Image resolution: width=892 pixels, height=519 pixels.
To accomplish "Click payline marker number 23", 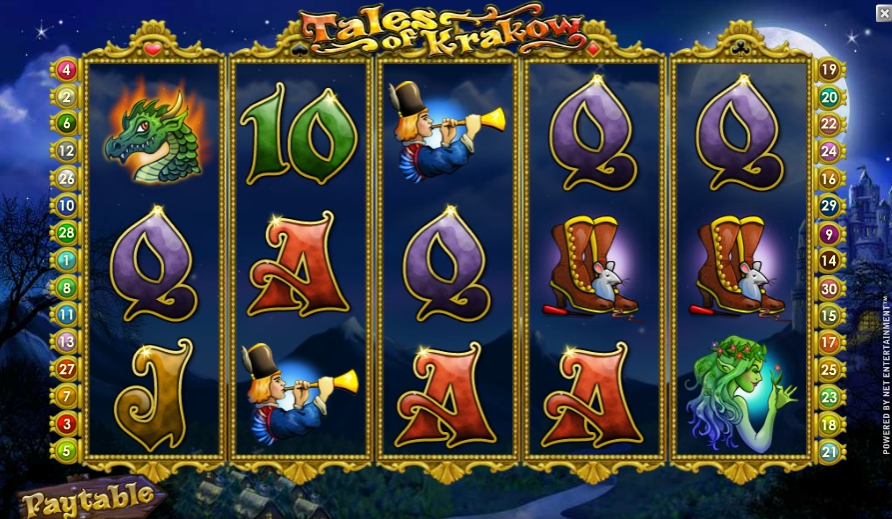I will pyautogui.click(x=829, y=397).
